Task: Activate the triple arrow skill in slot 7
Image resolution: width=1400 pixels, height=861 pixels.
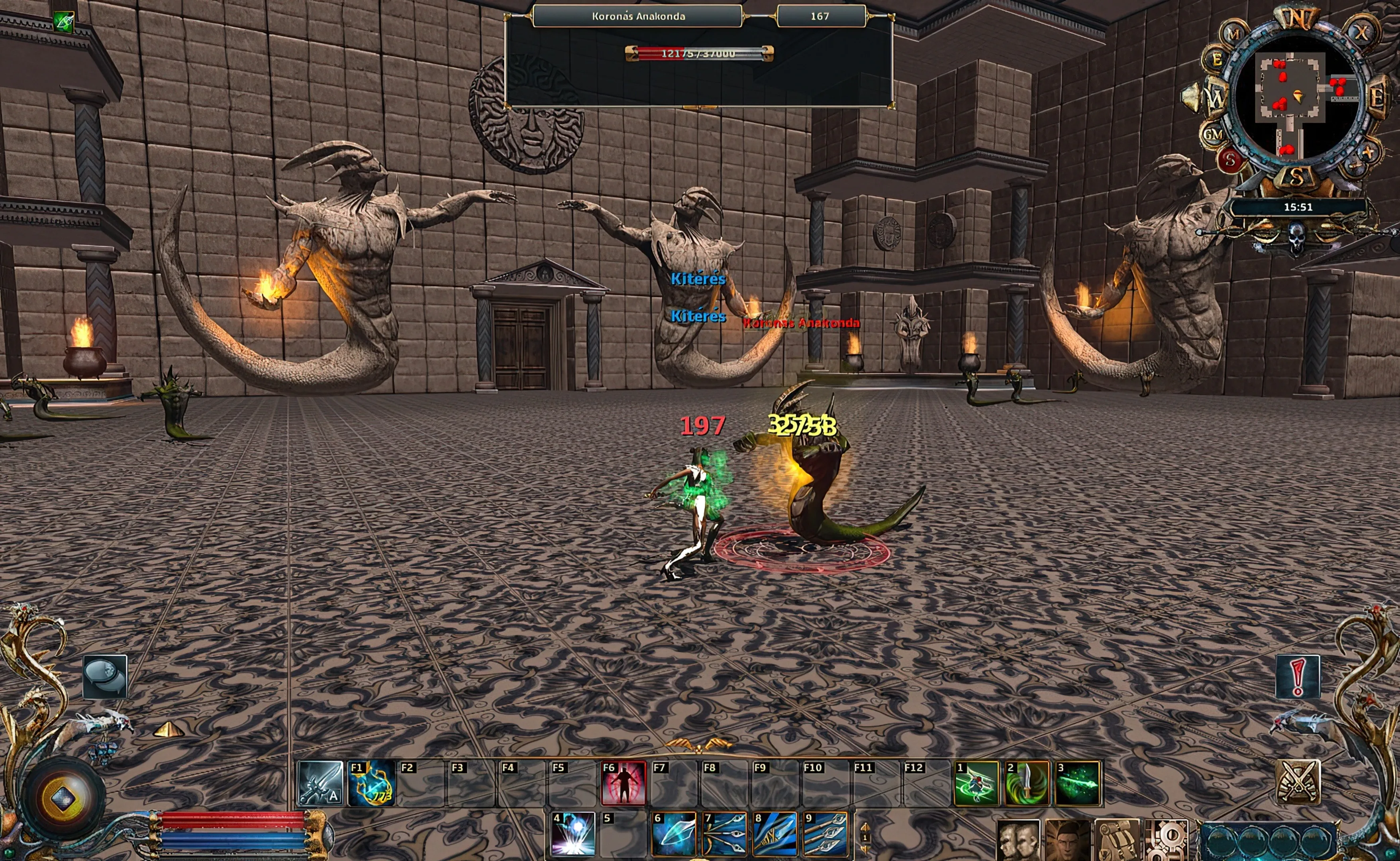Action: coord(724,833)
